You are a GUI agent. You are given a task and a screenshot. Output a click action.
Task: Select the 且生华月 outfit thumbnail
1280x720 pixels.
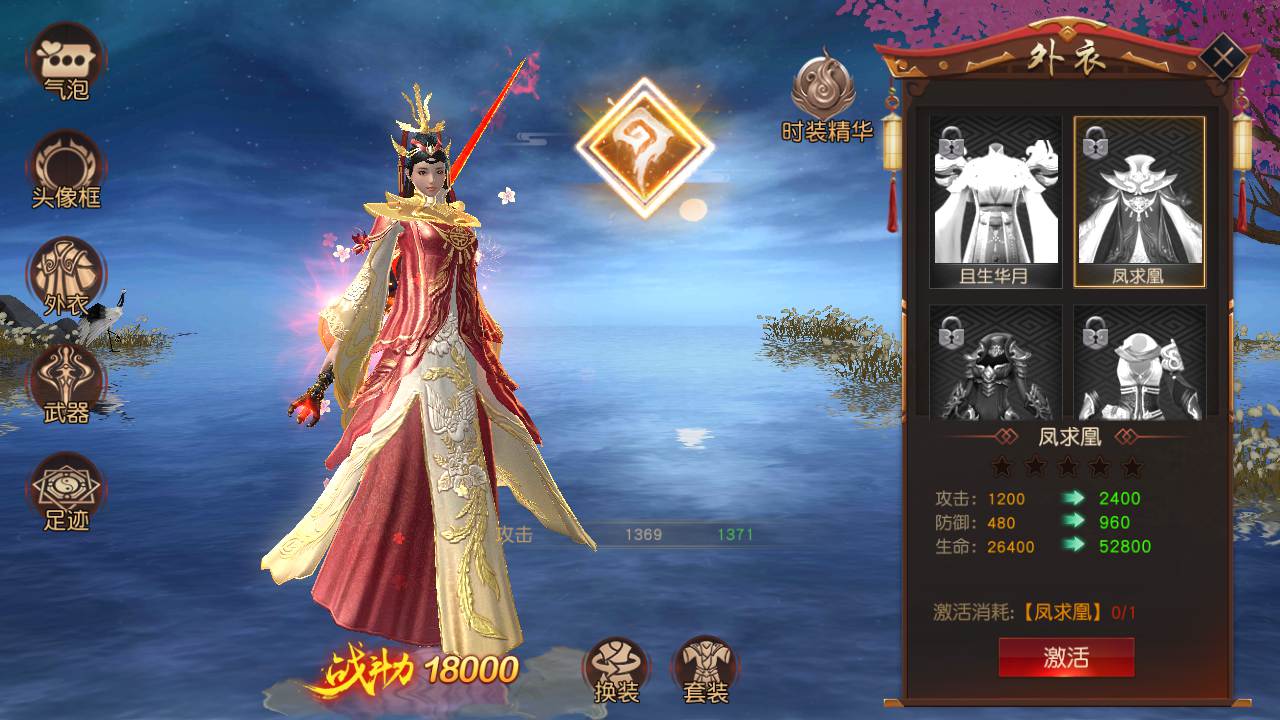point(996,201)
